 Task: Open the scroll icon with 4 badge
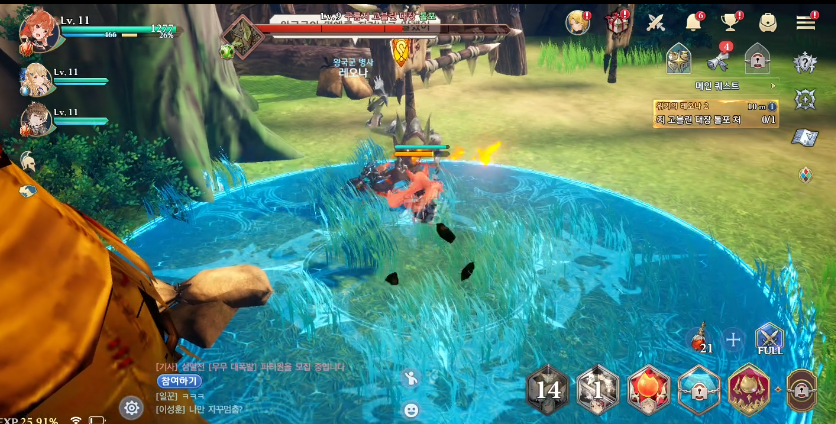pos(718,59)
